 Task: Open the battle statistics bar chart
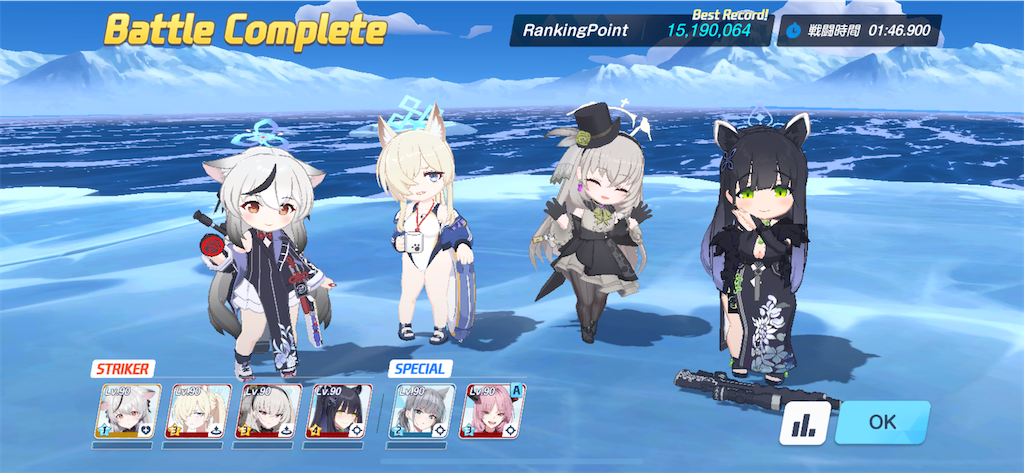[x=803, y=424]
